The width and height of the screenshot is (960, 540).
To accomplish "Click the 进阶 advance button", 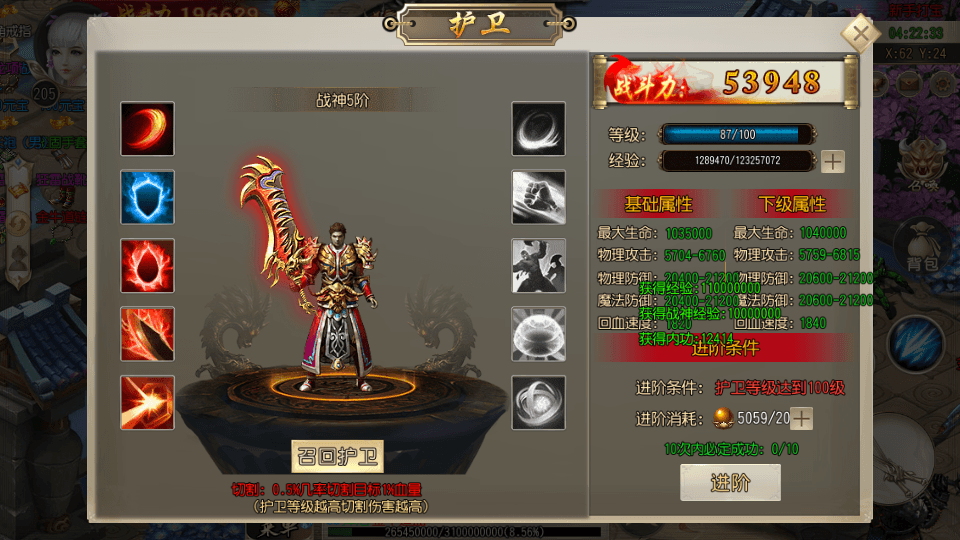I will click(x=730, y=483).
